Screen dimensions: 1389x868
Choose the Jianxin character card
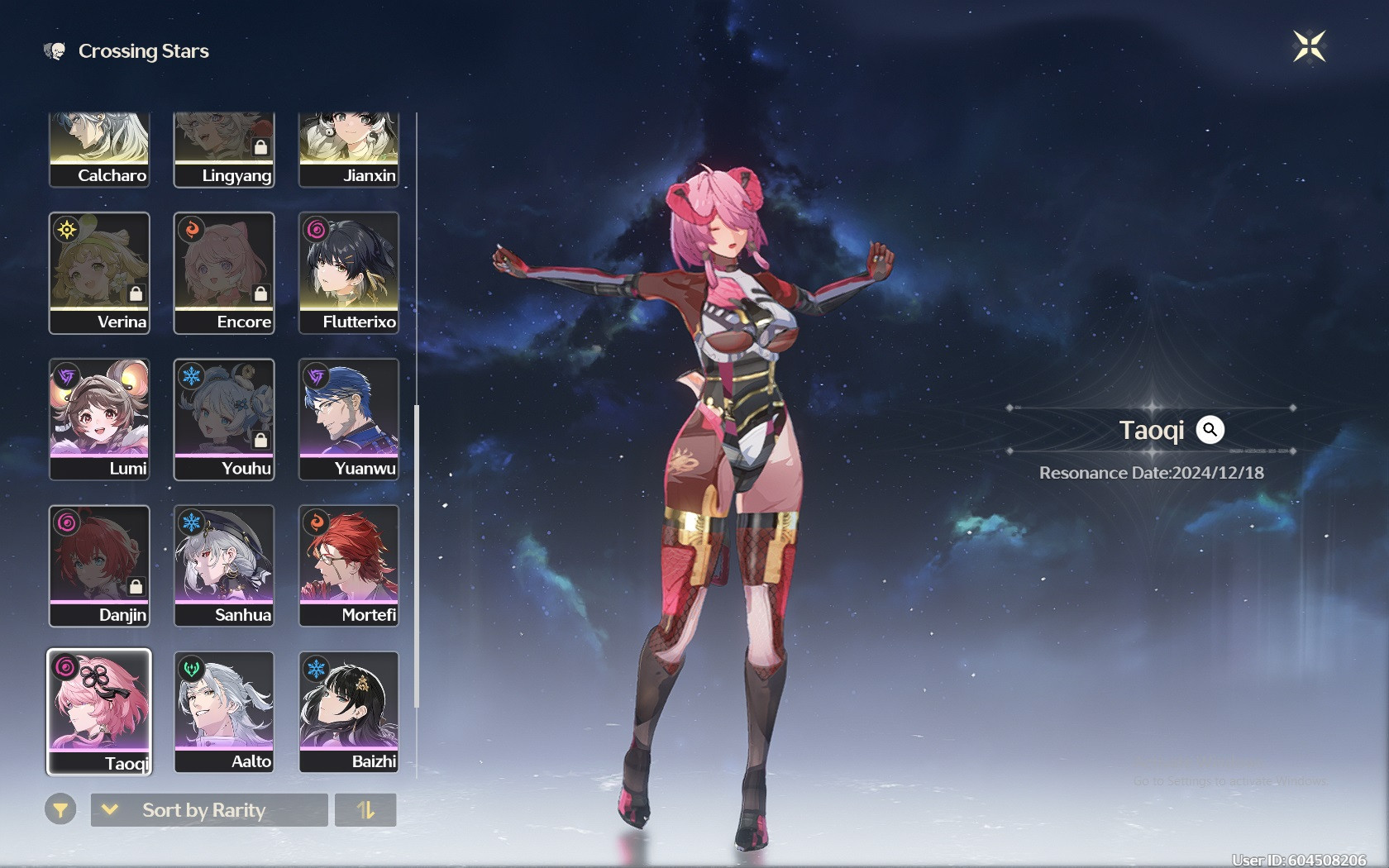(348, 150)
